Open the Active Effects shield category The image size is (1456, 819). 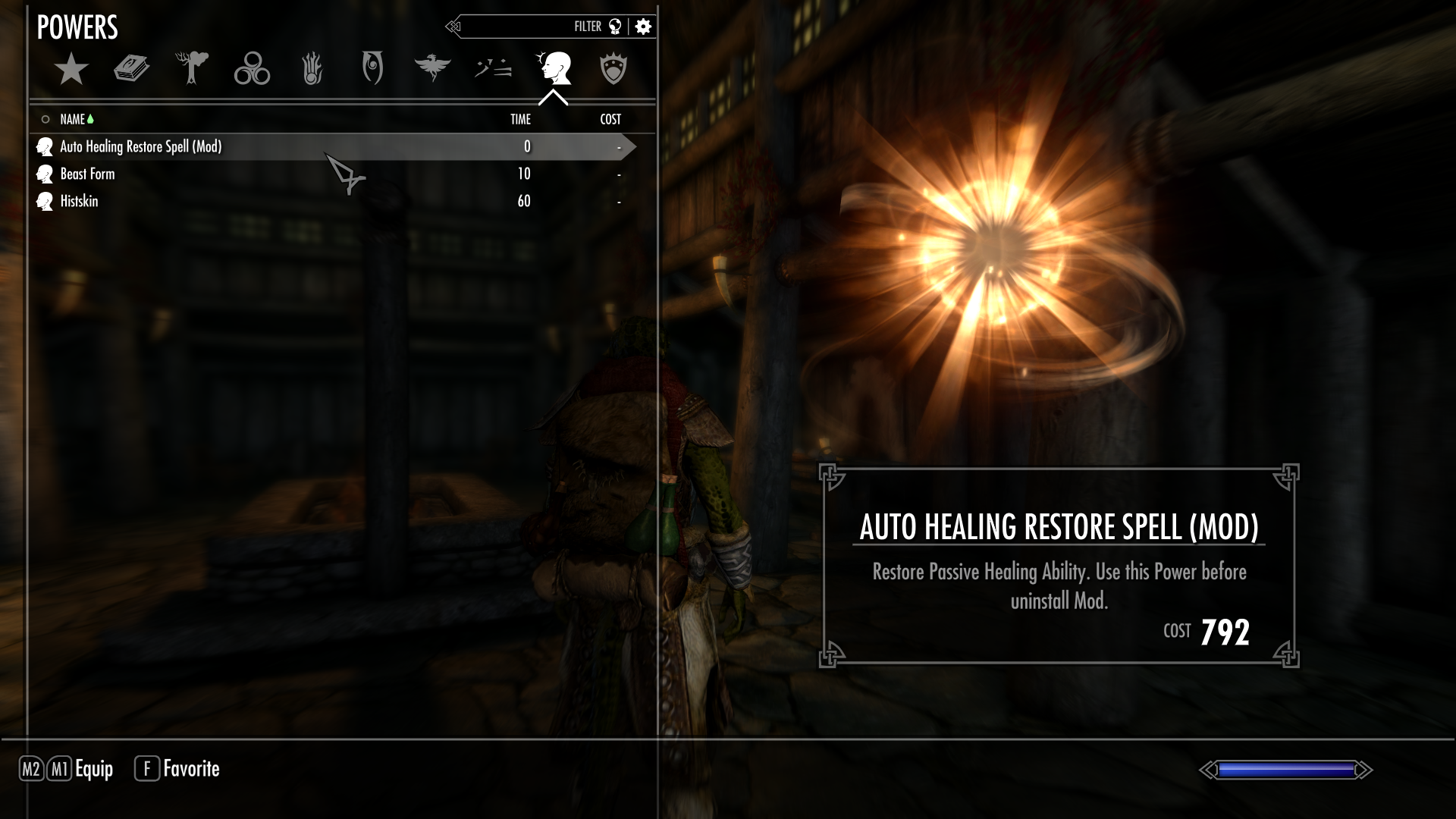[x=613, y=69]
